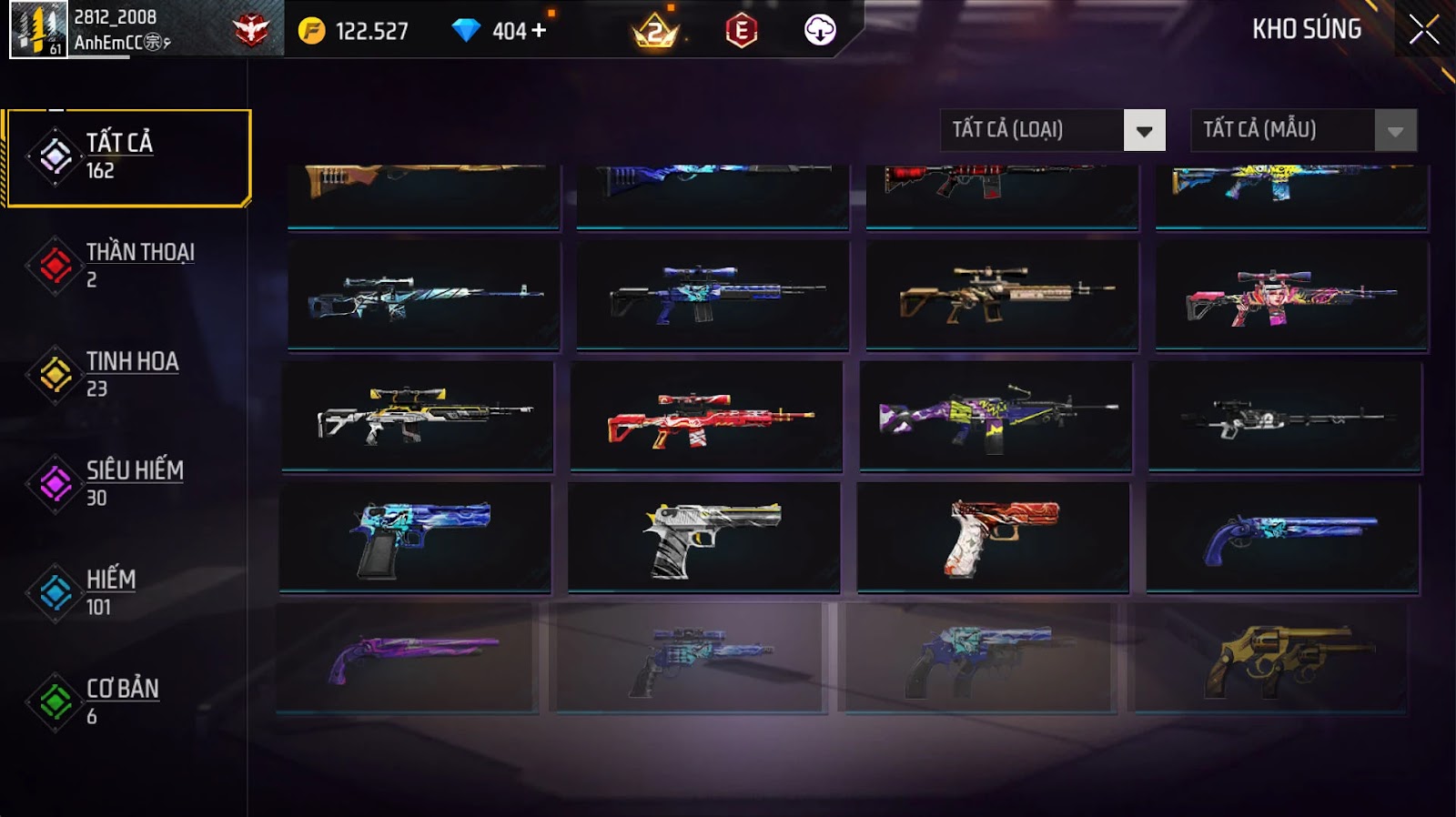Tap the cloud download icon
The width and height of the screenshot is (1456, 817).
click(820, 31)
